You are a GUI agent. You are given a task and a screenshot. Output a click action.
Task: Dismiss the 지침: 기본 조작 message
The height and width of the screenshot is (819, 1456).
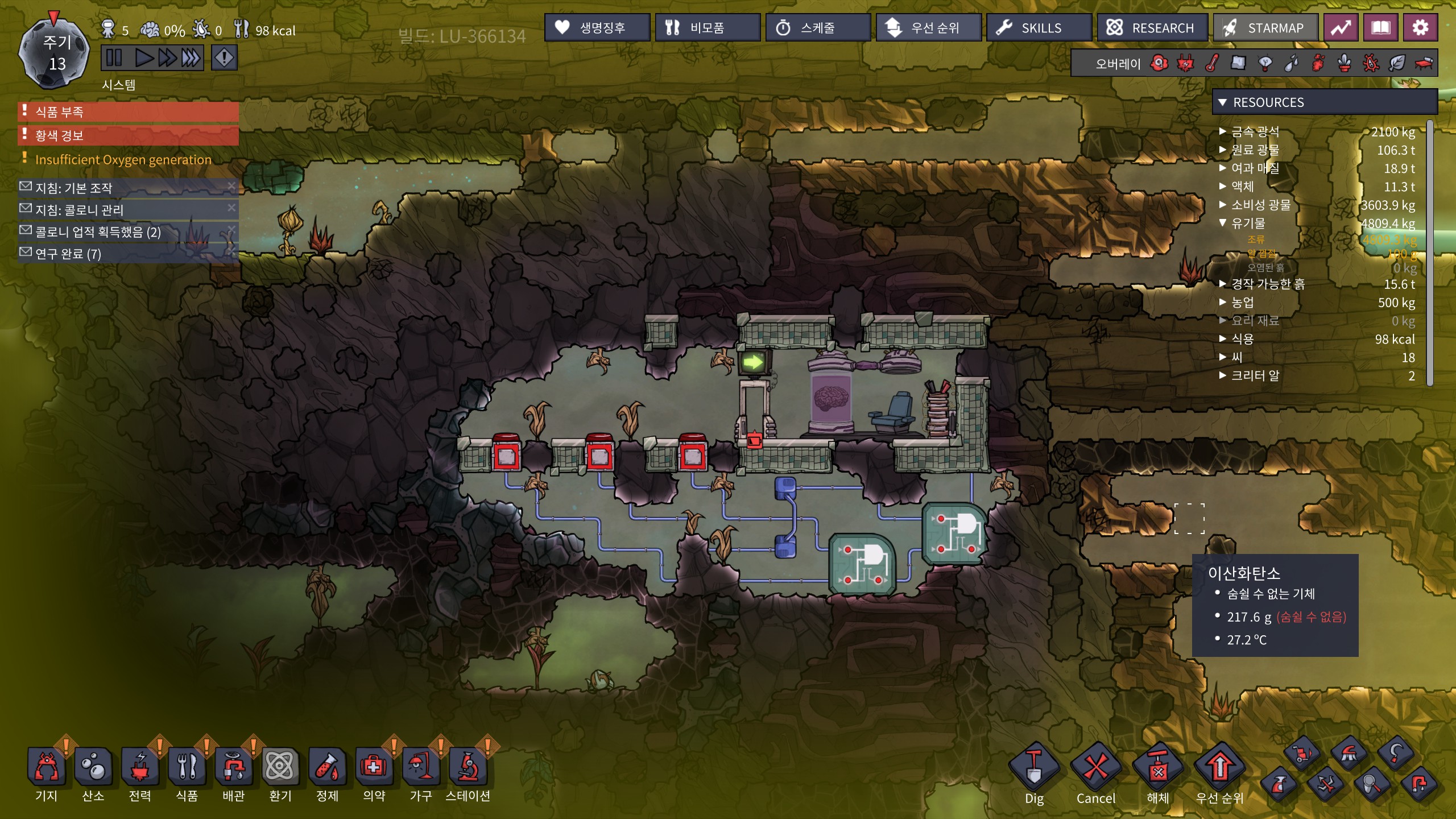point(231,186)
